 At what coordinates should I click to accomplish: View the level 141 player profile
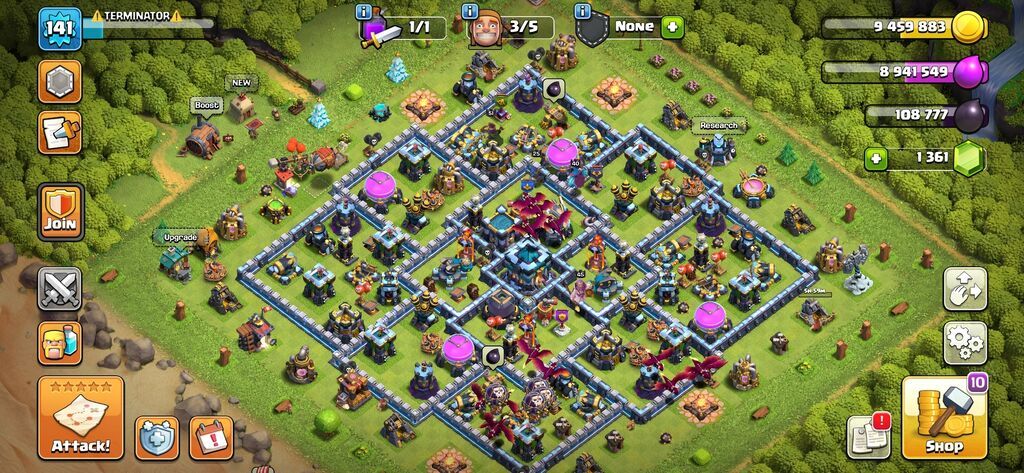tap(60, 29)
